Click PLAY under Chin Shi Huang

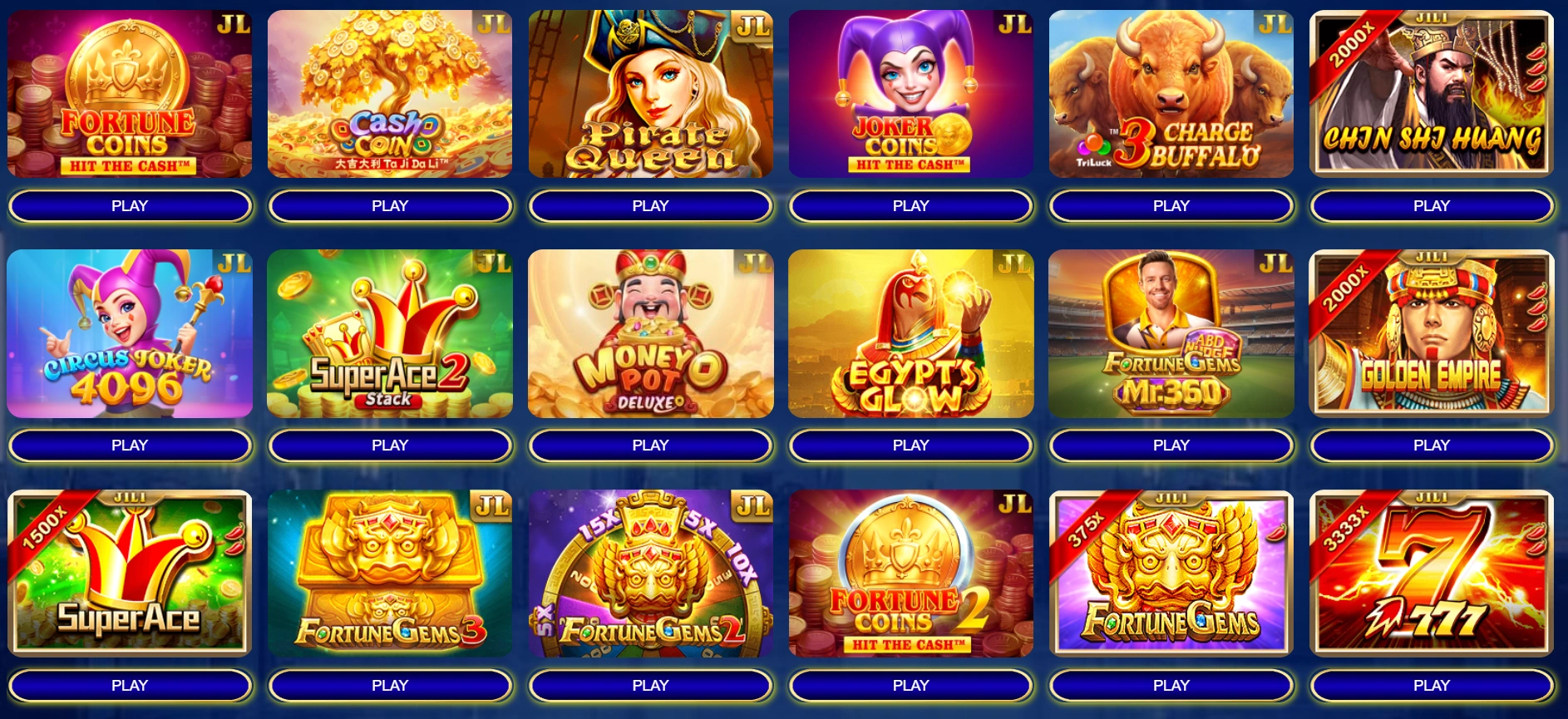(1431, 205)
